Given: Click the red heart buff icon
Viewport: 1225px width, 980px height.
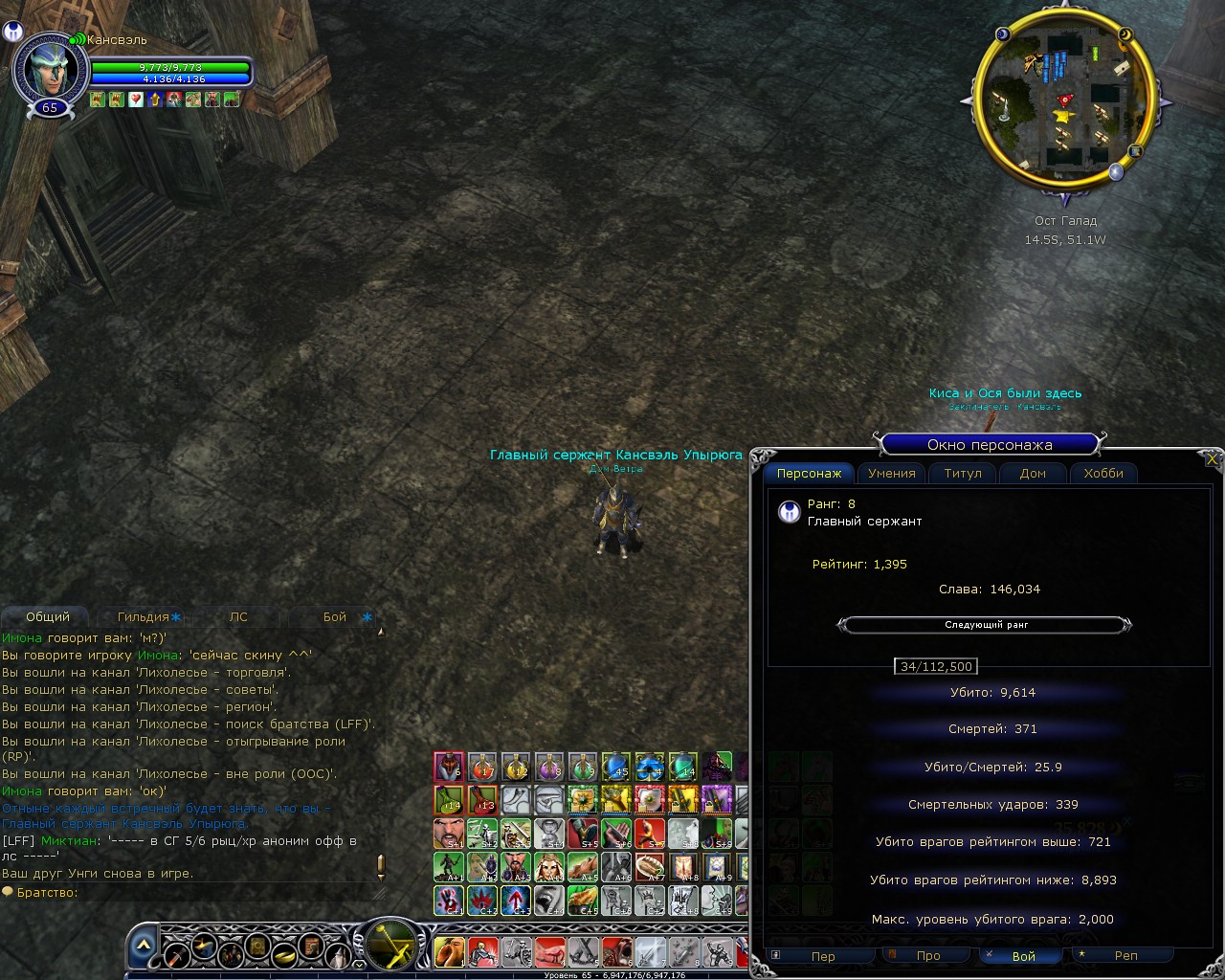Looking at the screenshot, I should (x=136, y=100).
